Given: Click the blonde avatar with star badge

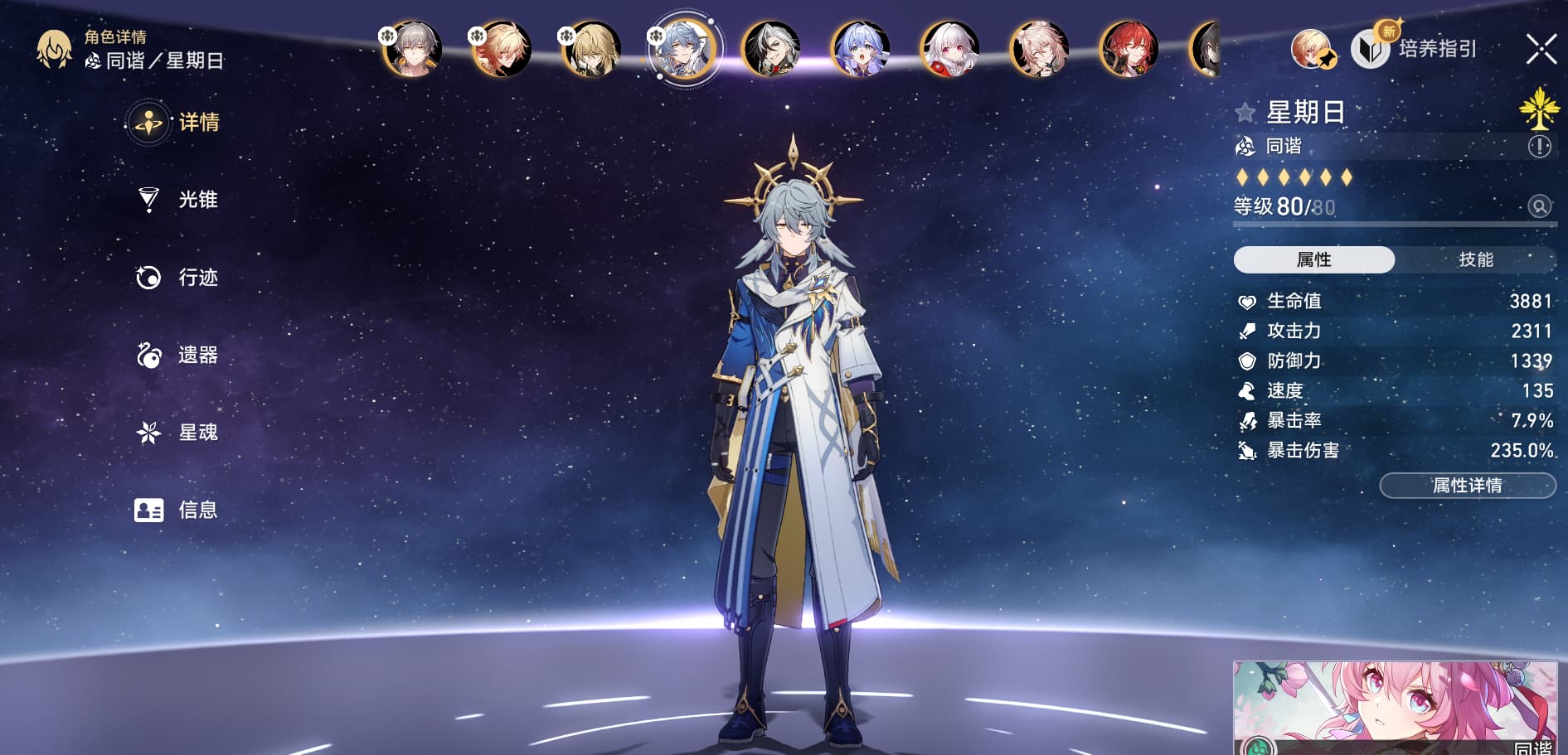Looking at the screenshot, I should pyautogui.click(x=1311, y=49).
